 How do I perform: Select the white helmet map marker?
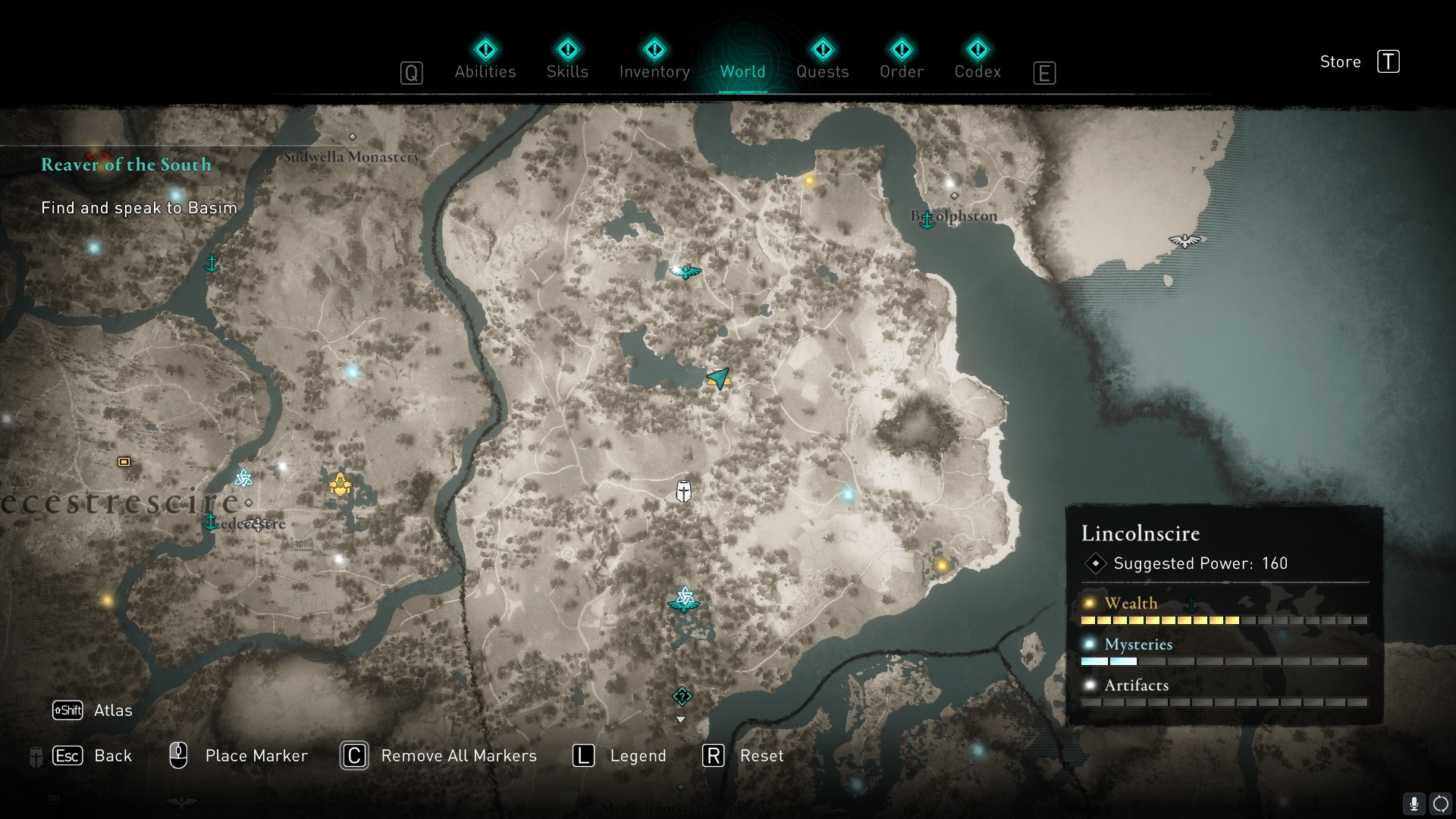[x=683, y=491]
